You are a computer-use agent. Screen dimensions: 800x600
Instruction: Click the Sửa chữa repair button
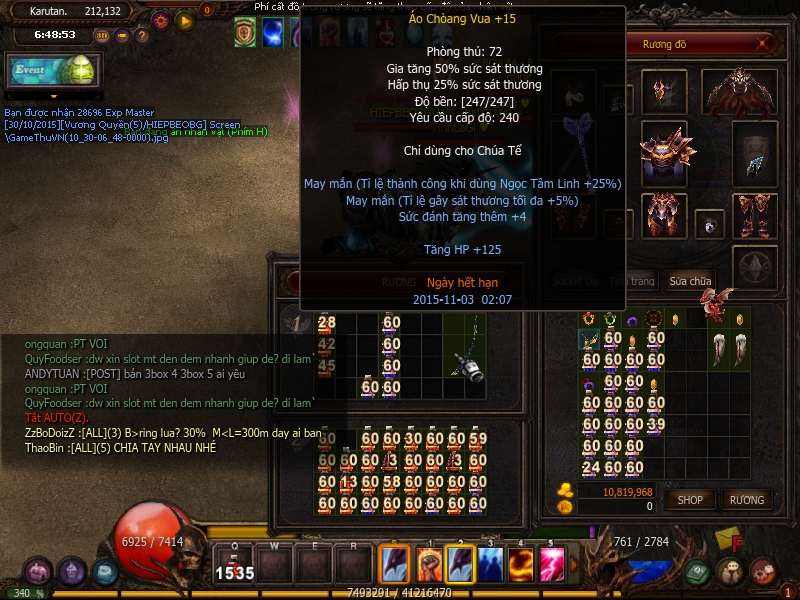pos(691,281)
